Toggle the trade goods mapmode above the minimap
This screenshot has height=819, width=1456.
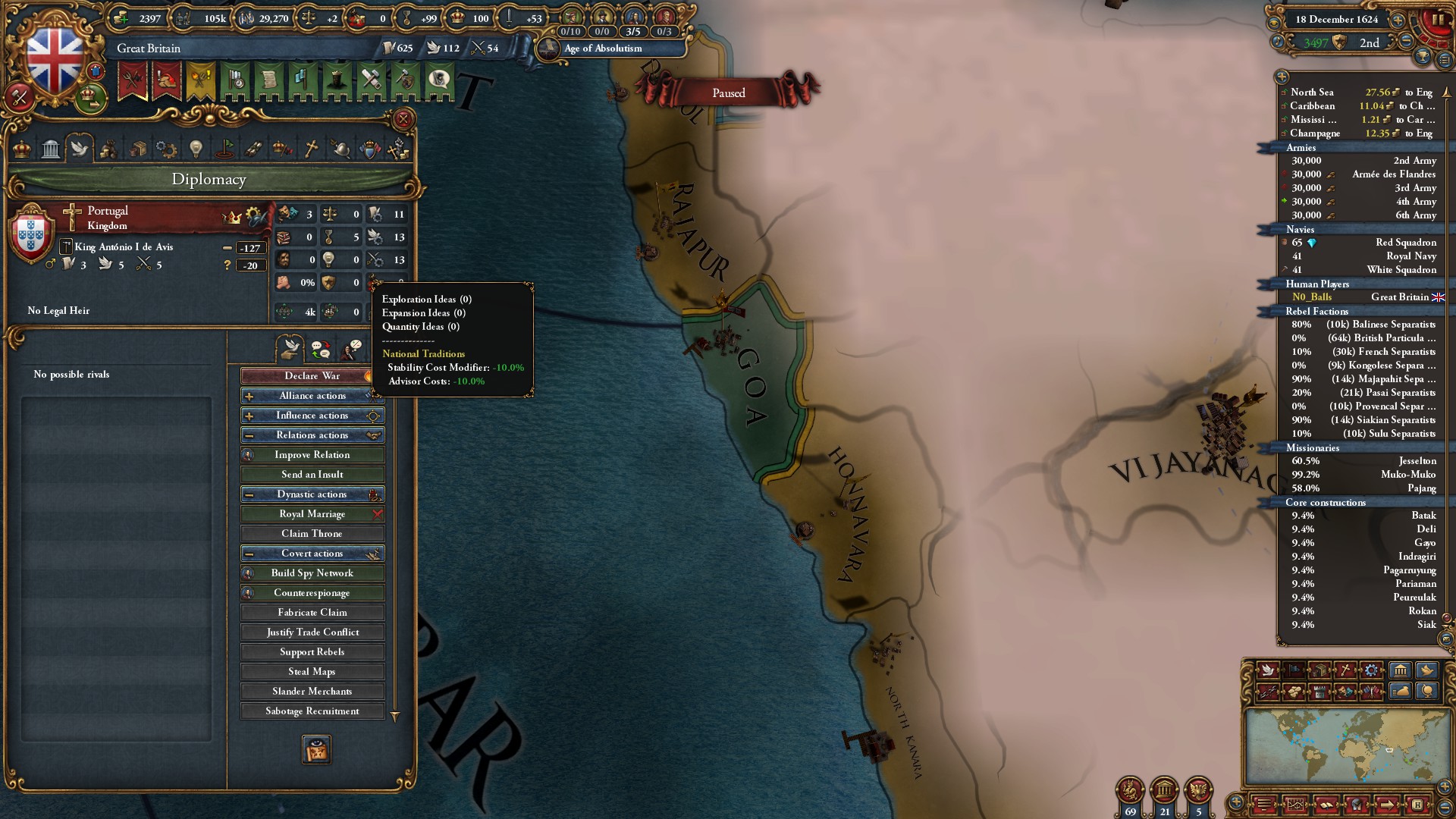1320,670
